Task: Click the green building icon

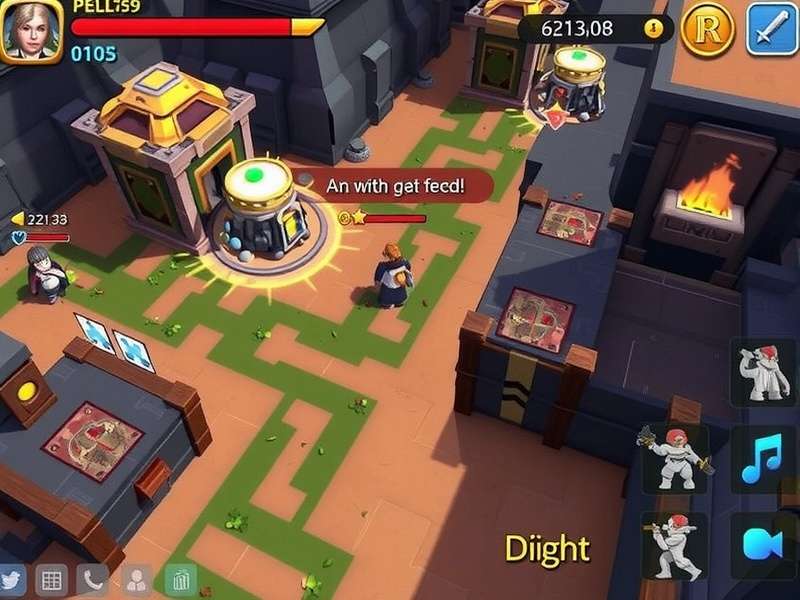Action: tap(180, 579)
